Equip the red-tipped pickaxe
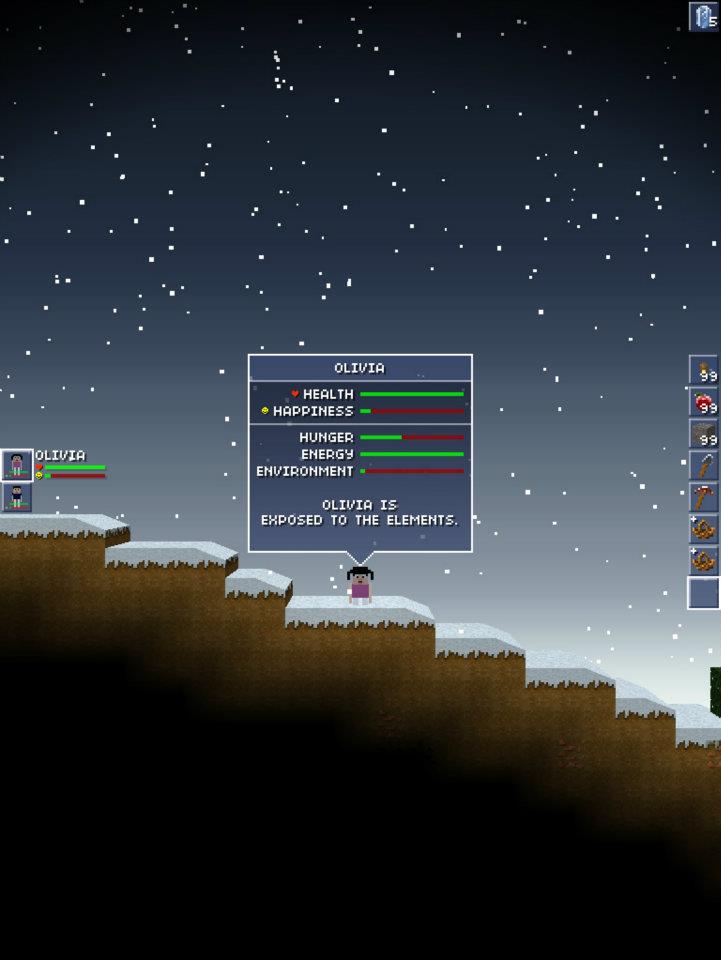The width and height of the screenshot is (721, 960). [x=704, y=497]
